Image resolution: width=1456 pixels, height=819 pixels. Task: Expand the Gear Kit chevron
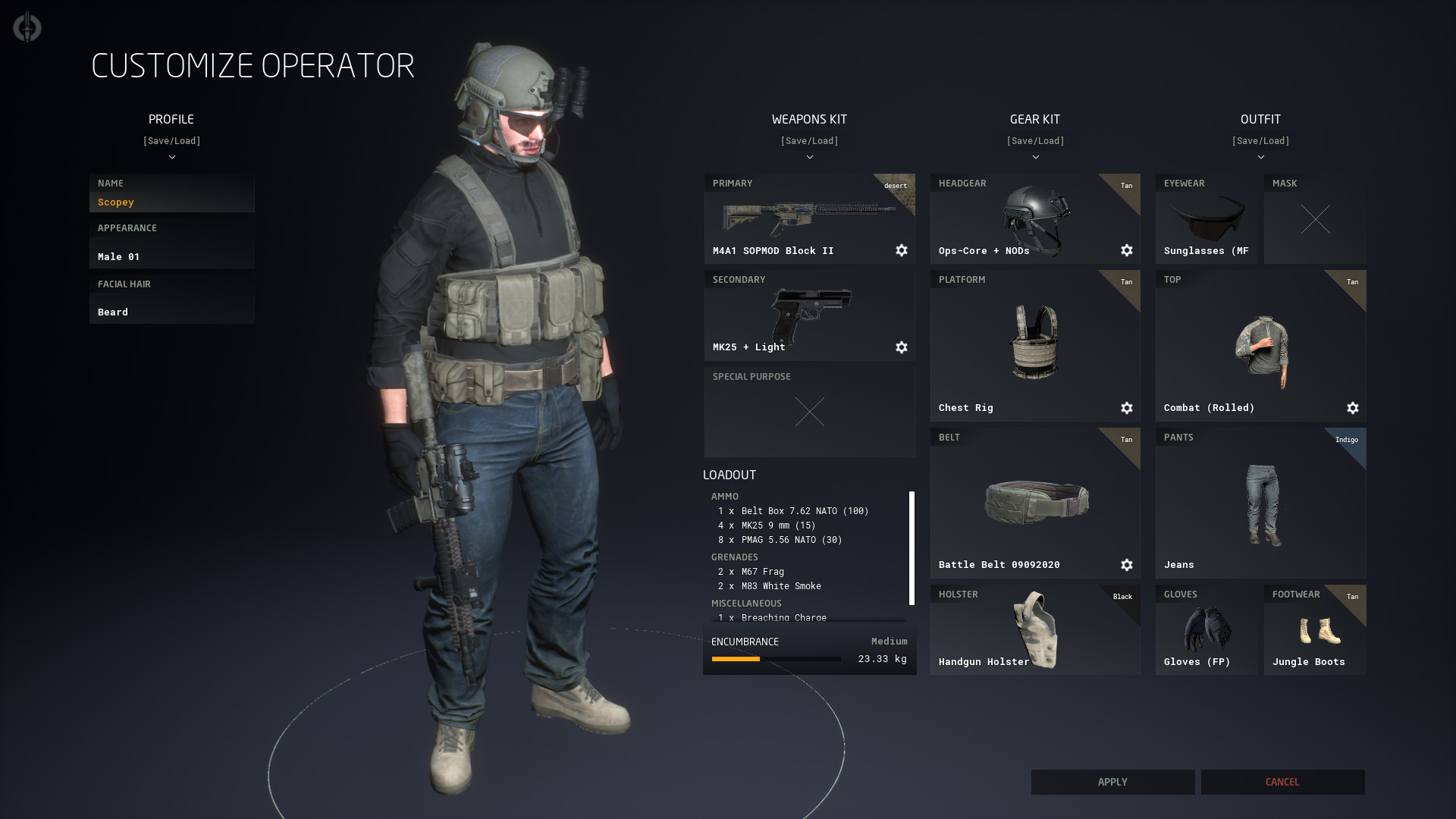point(1035,158)
